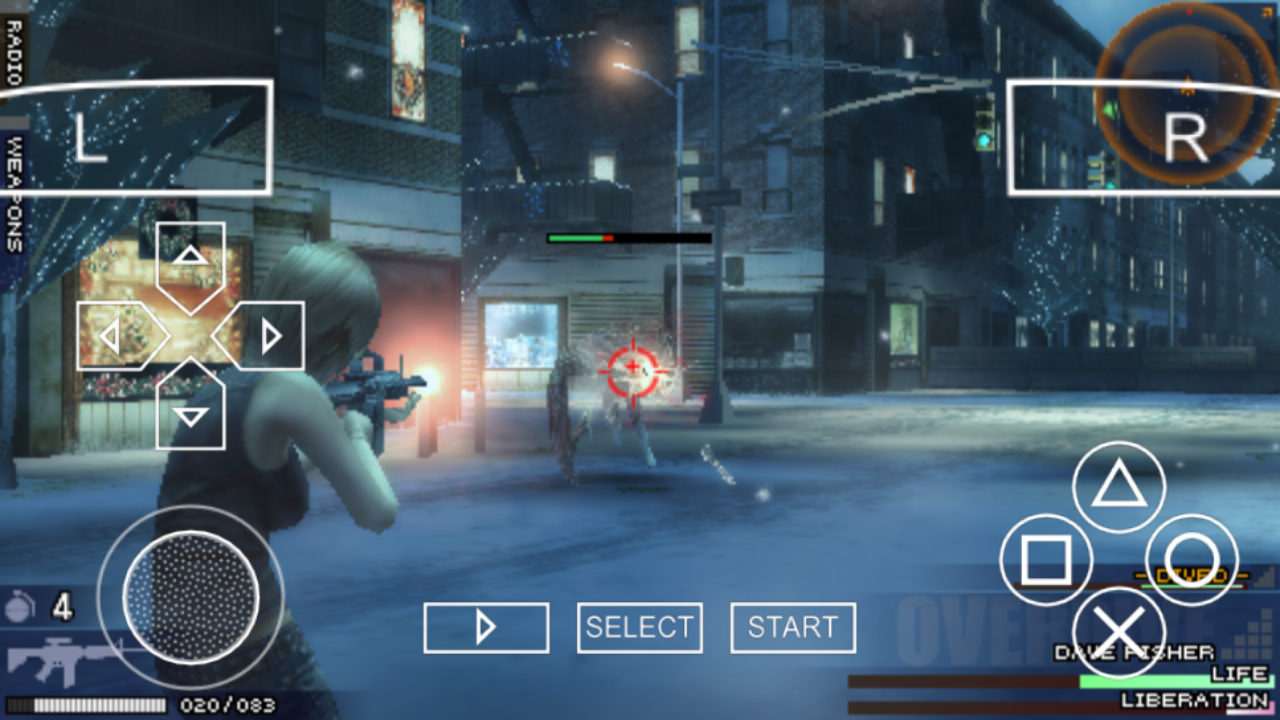The width and height of the screenshot is (1280, 720).
Task: Tap the cross face button
Action: click(1119, 632)
